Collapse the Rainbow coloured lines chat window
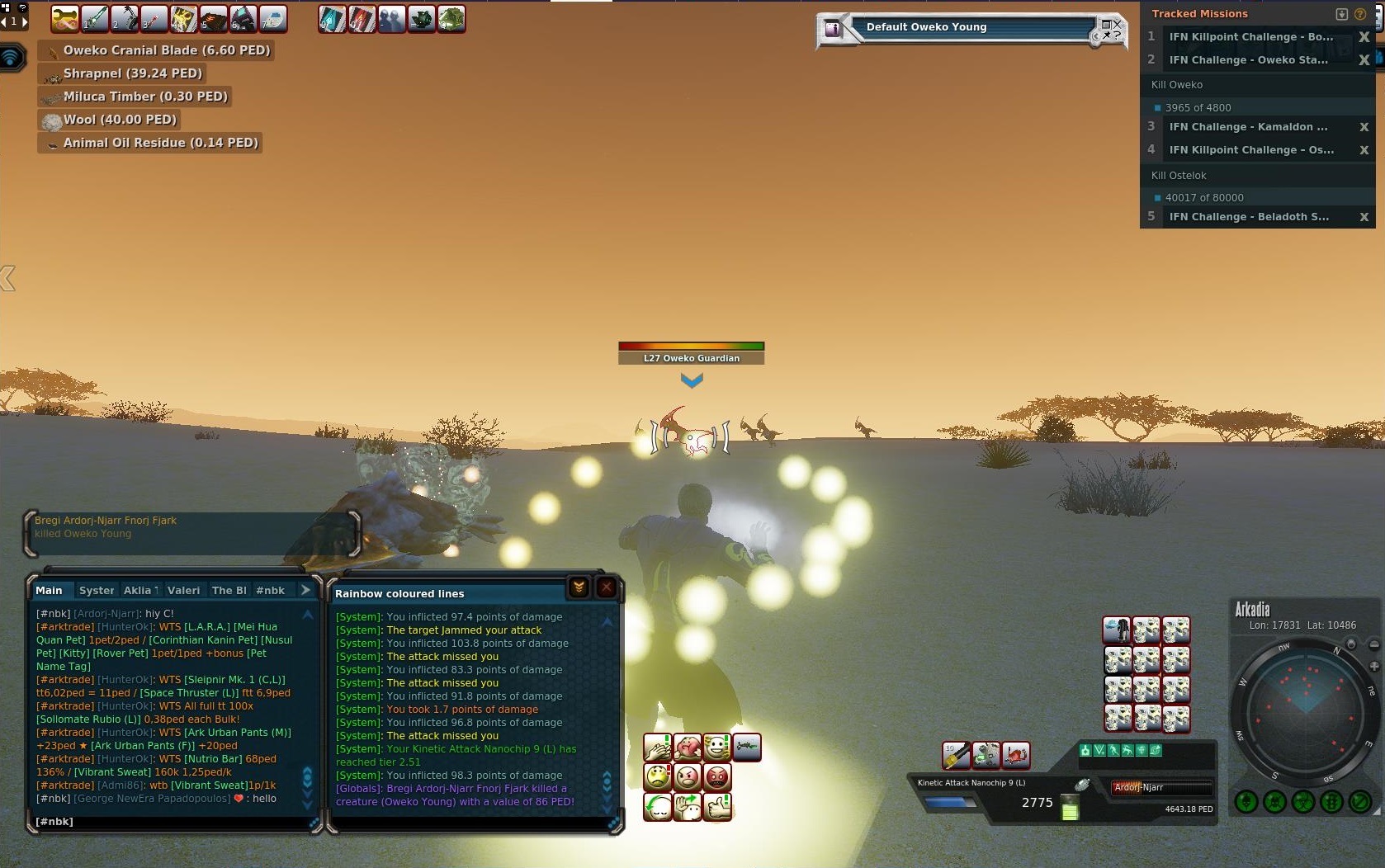1385x868 pixels. pos(579,587)
